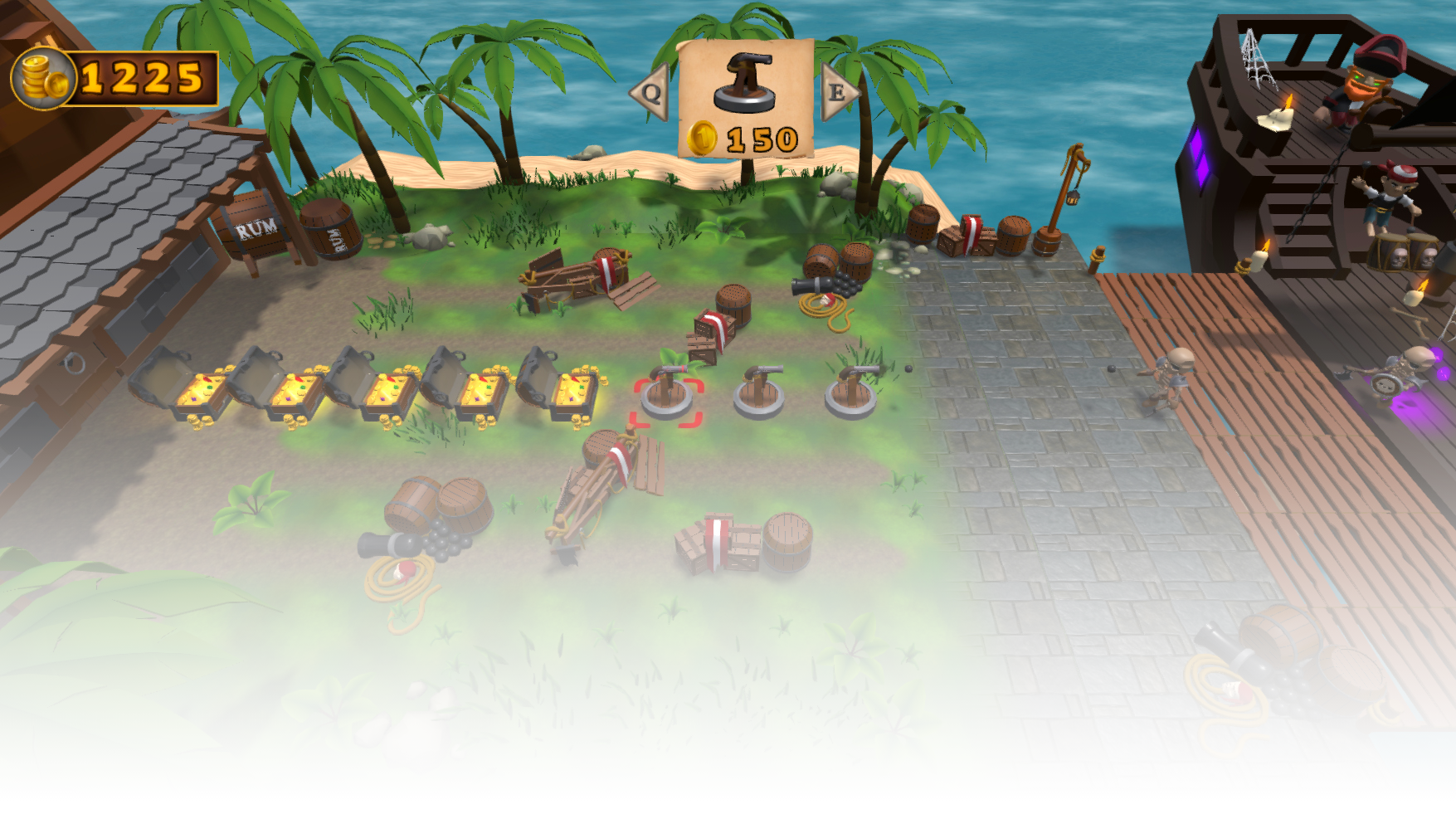The height and width of the screenshot is (819, 1456).
Task: Switch to next tower with right arrow
Action: (838, 92)
